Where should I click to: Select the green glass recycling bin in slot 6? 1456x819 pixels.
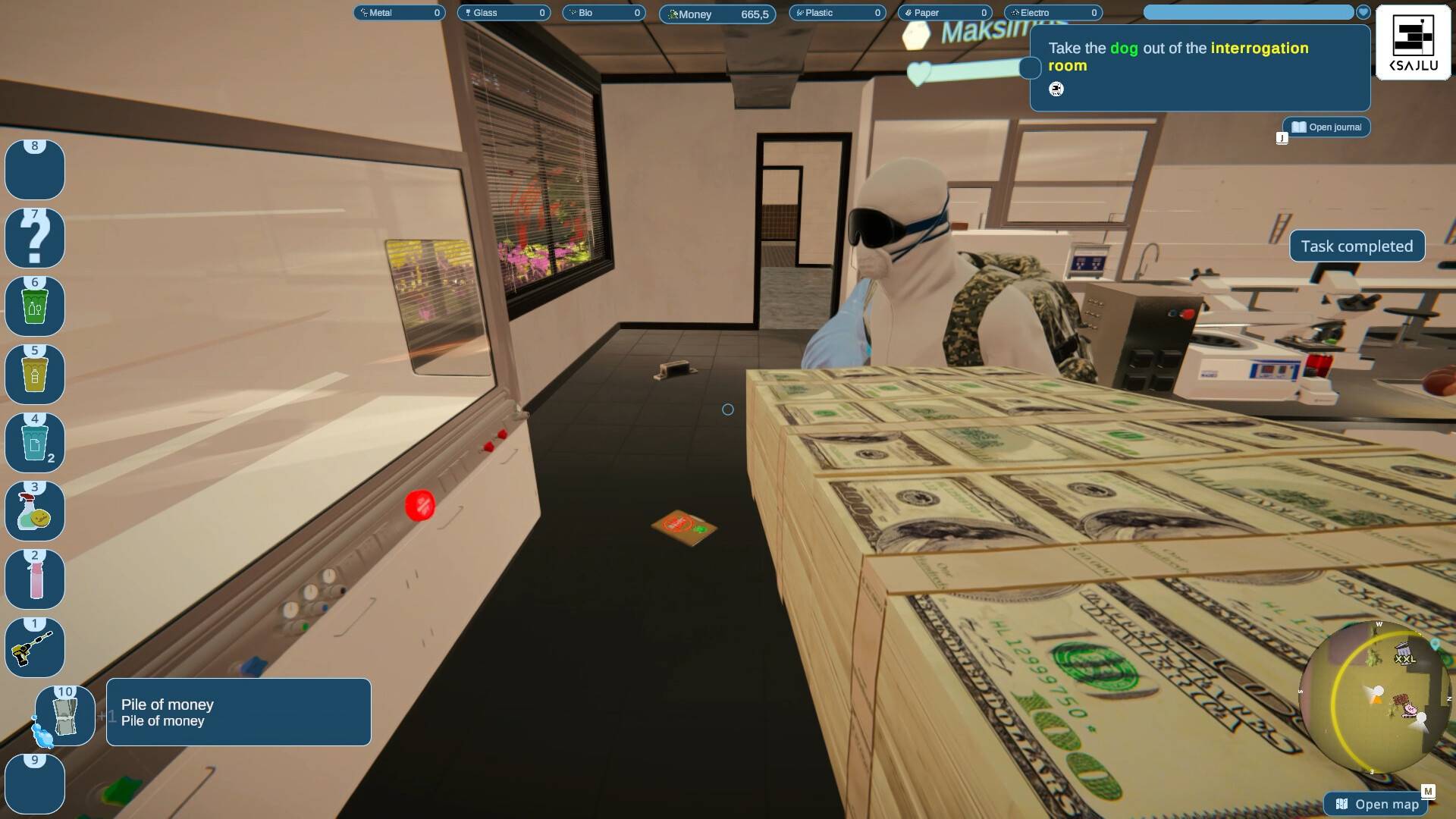click(35, 306)
